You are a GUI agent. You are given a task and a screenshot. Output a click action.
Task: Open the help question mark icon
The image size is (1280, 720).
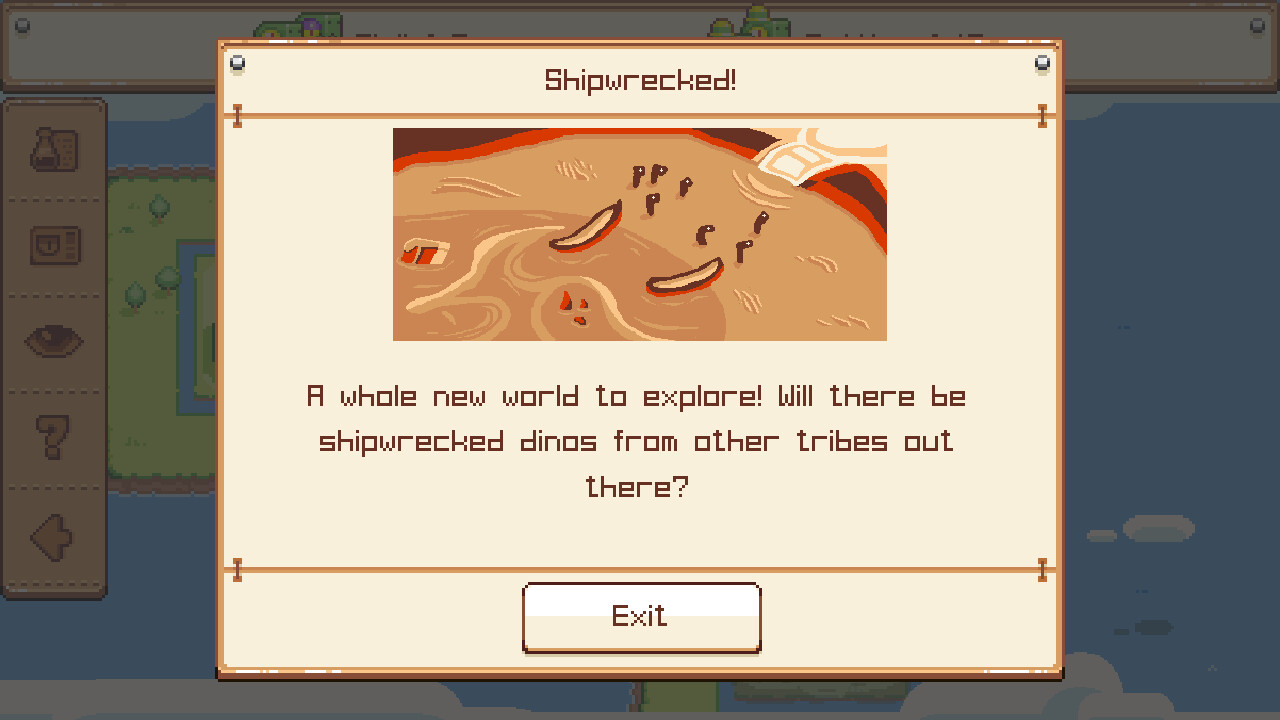coord(55,435)
